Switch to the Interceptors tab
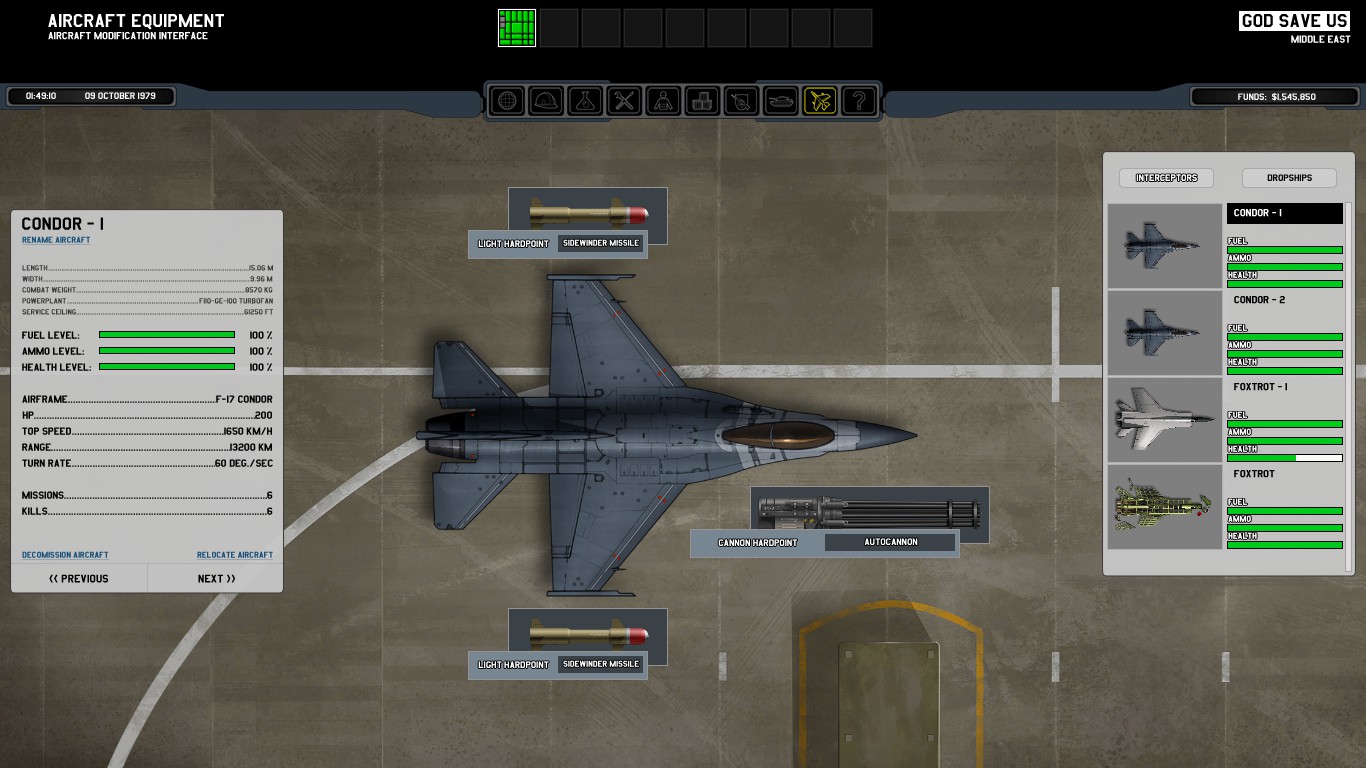This screenshot has width=1366, height=768. pos(1166,178)
